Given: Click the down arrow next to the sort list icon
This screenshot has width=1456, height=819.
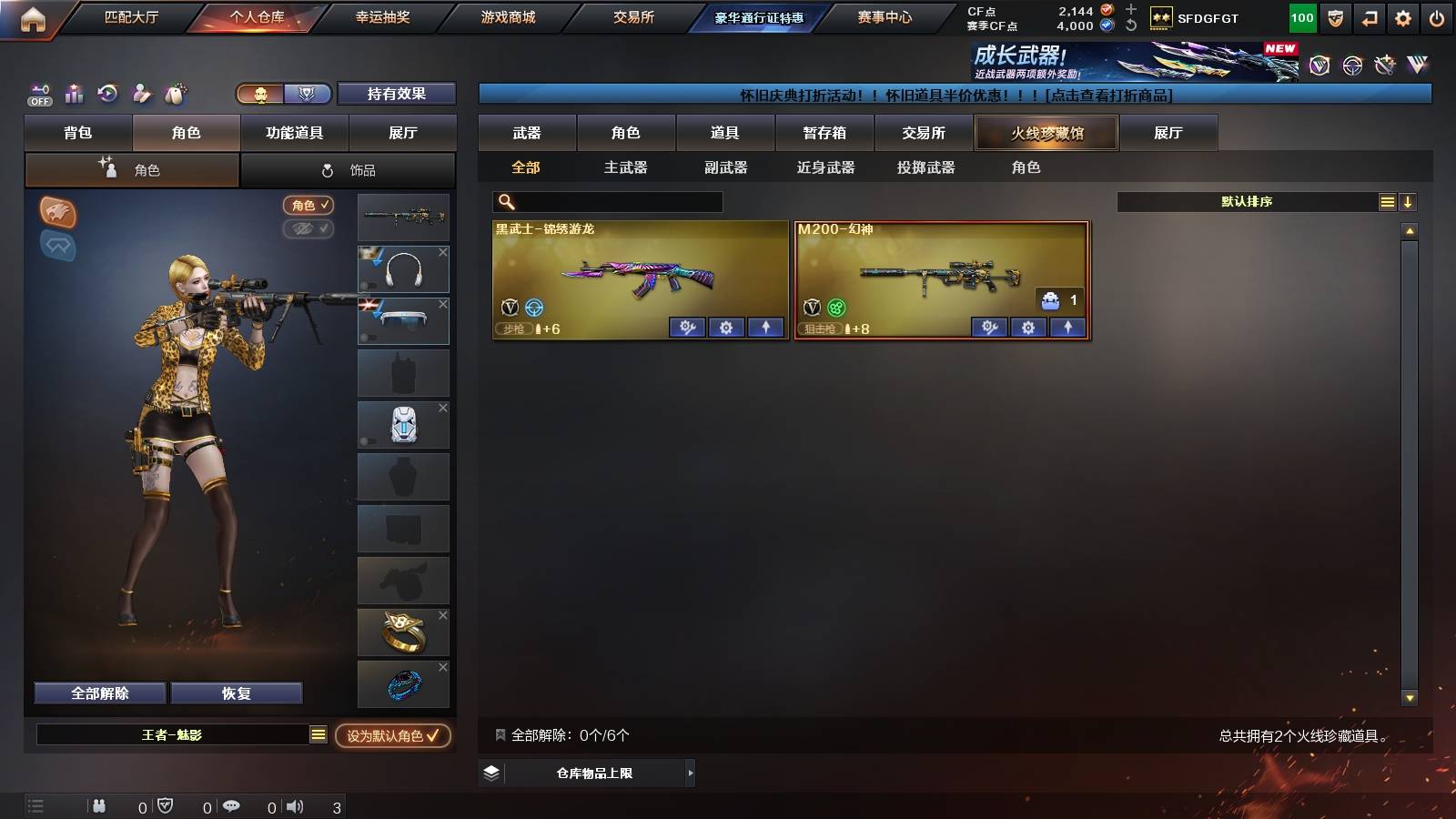Looking at the screenshot, I should pyautogui.click(x=1408, y=202).
